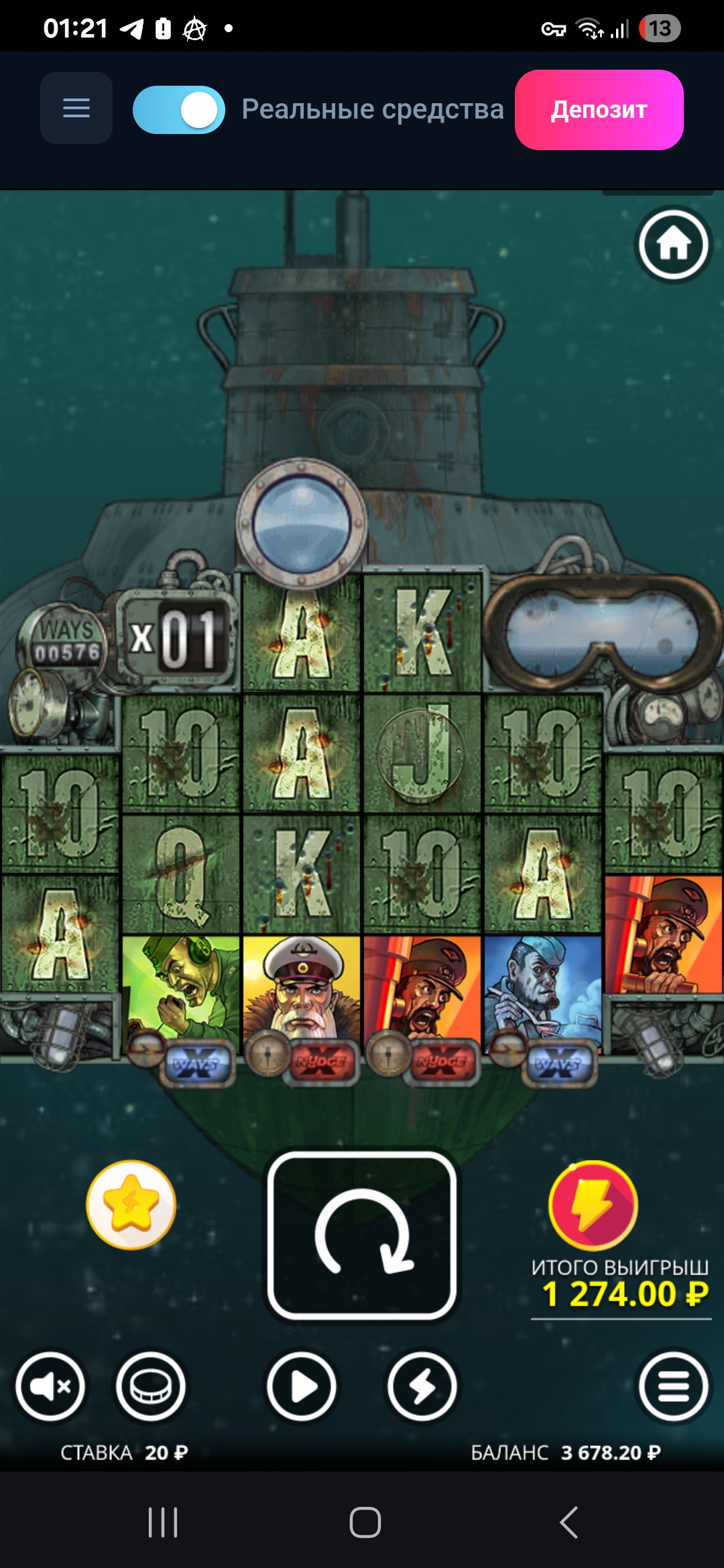Toggle the Реальные средства switch

[x=179, y=110]
